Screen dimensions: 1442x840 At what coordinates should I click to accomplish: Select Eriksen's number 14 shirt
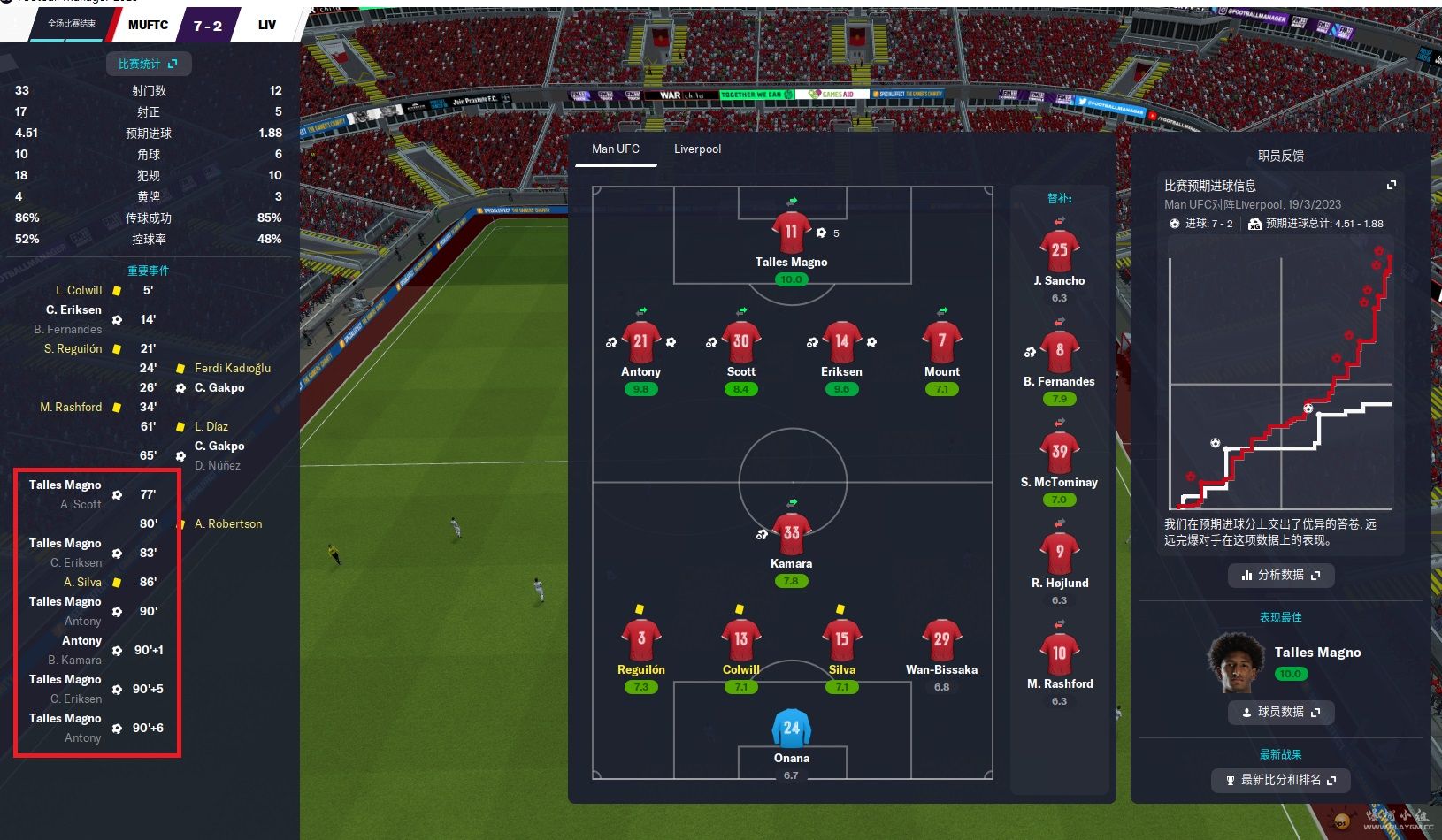pos(841,342)
